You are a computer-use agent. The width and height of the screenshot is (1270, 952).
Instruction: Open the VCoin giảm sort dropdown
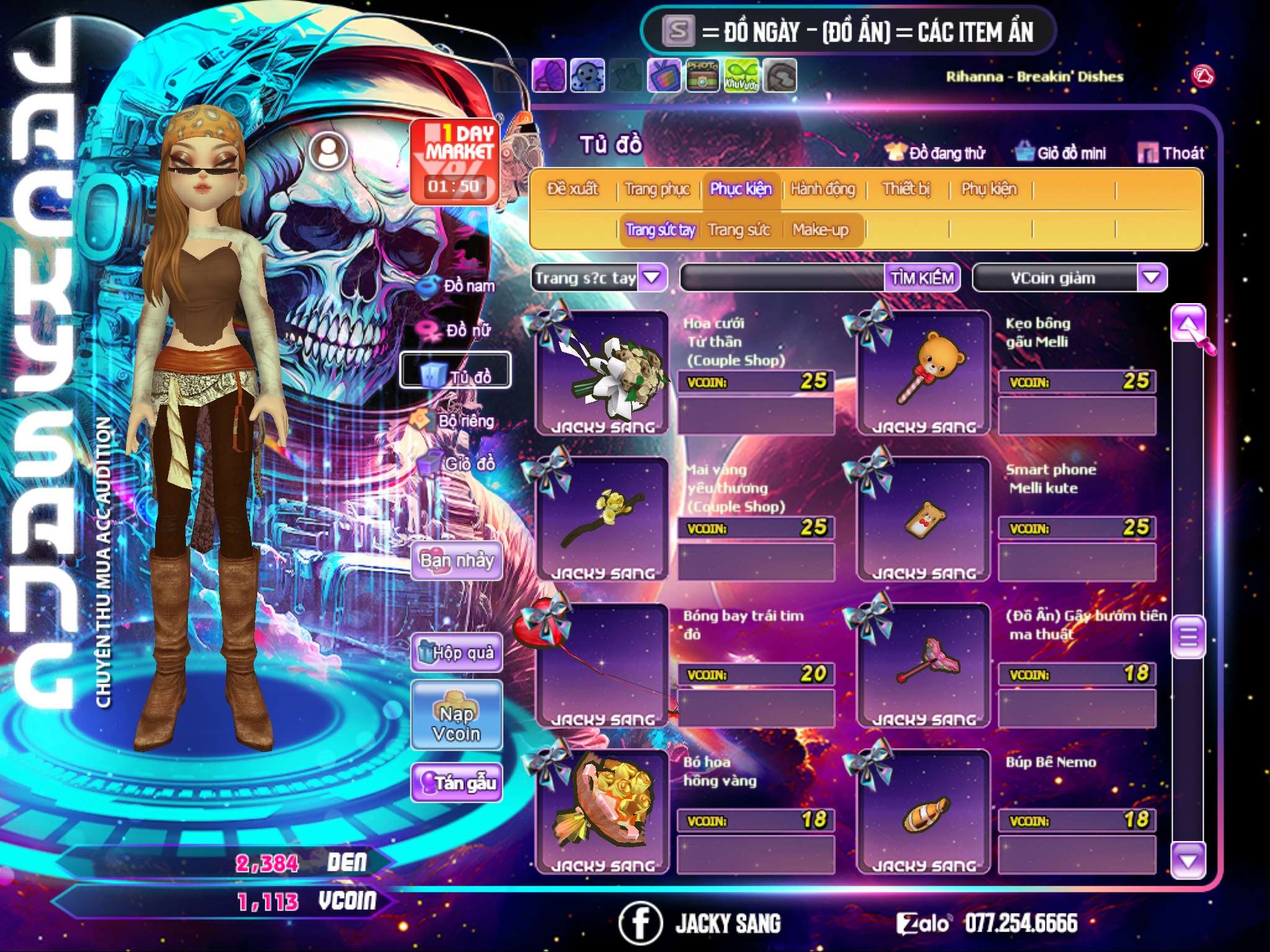(x=1152, y=278)
